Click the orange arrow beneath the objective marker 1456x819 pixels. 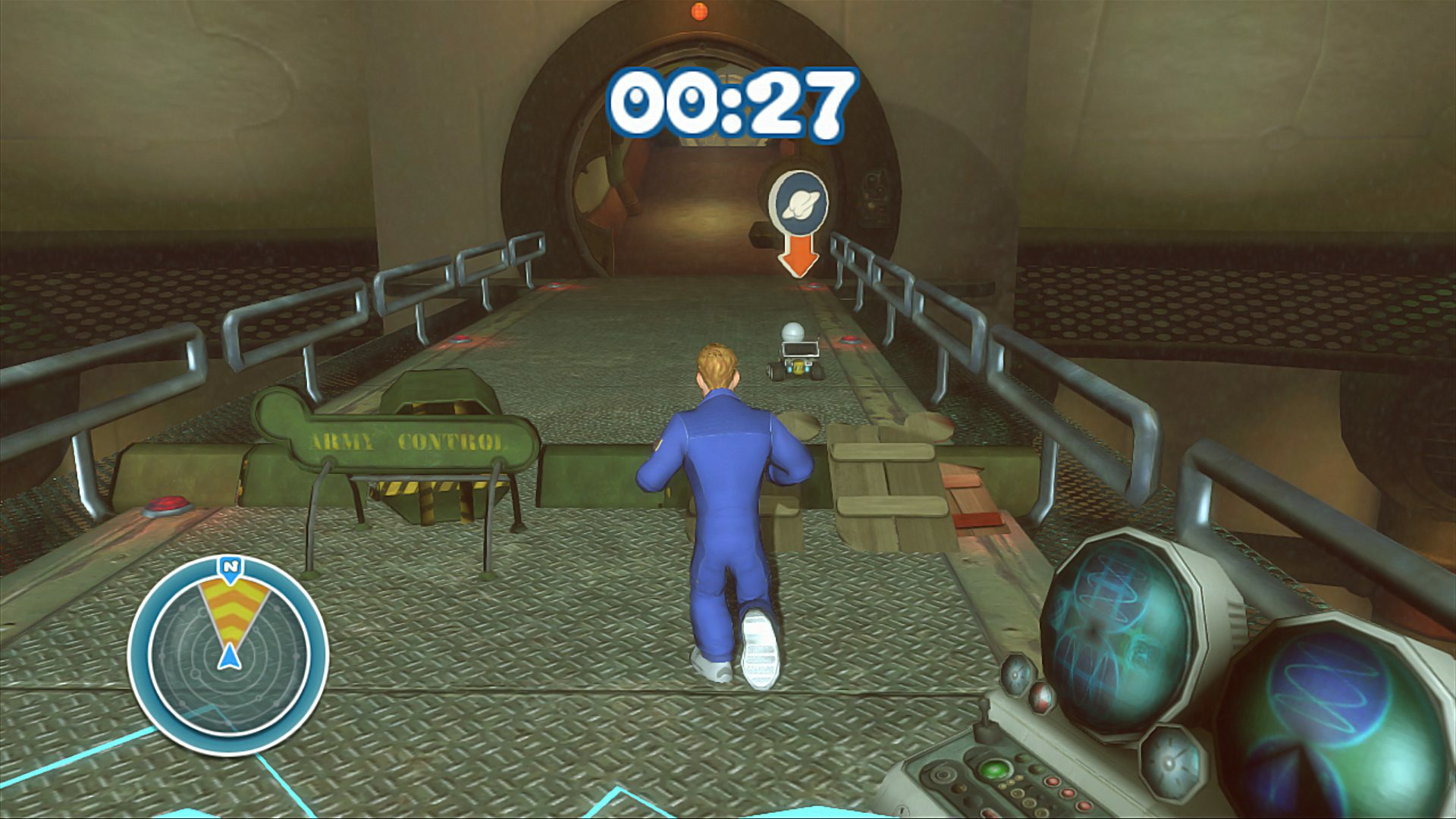(x=800, y=256)
